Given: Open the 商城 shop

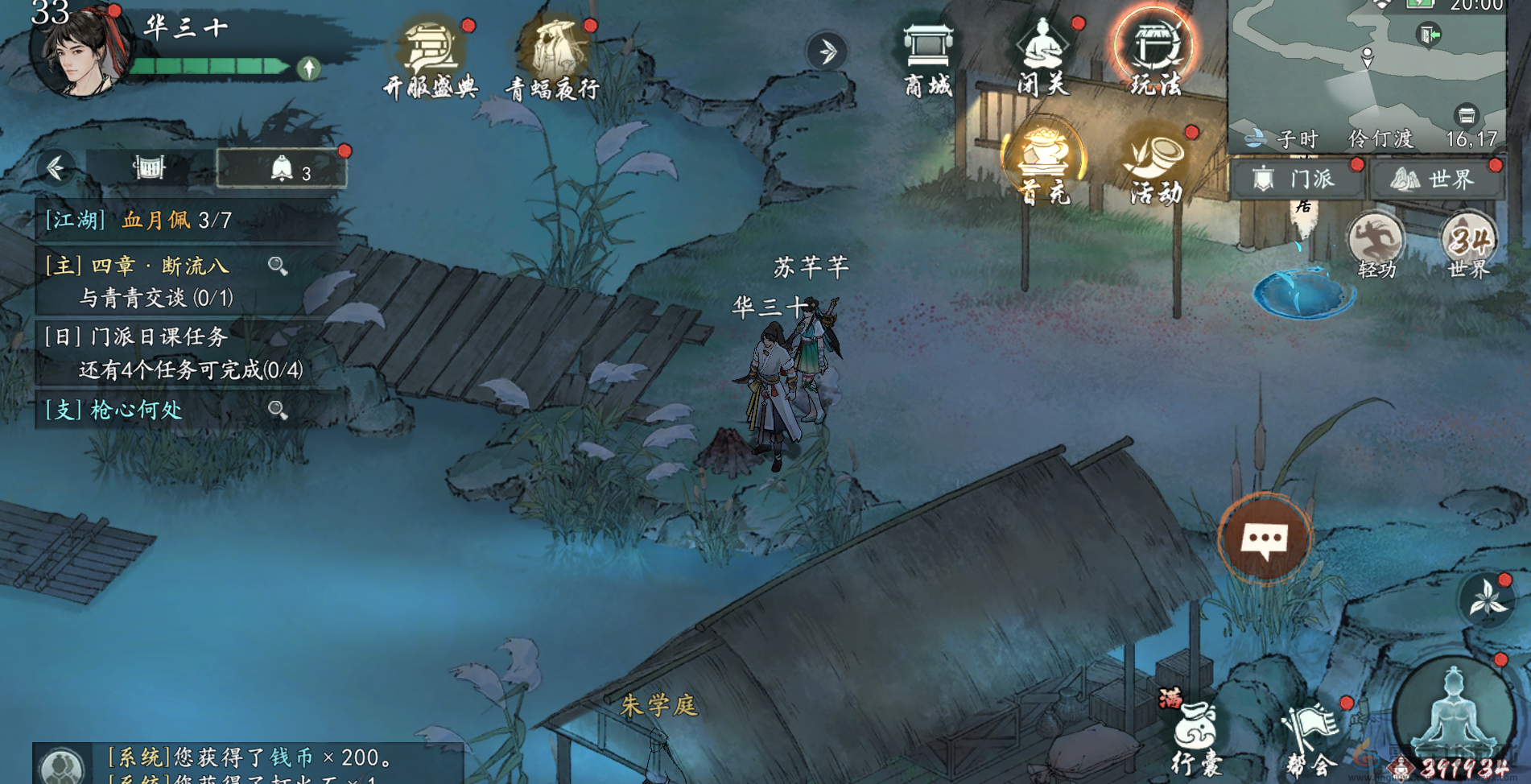Looking at the screenshot, I should click(928, 58).
